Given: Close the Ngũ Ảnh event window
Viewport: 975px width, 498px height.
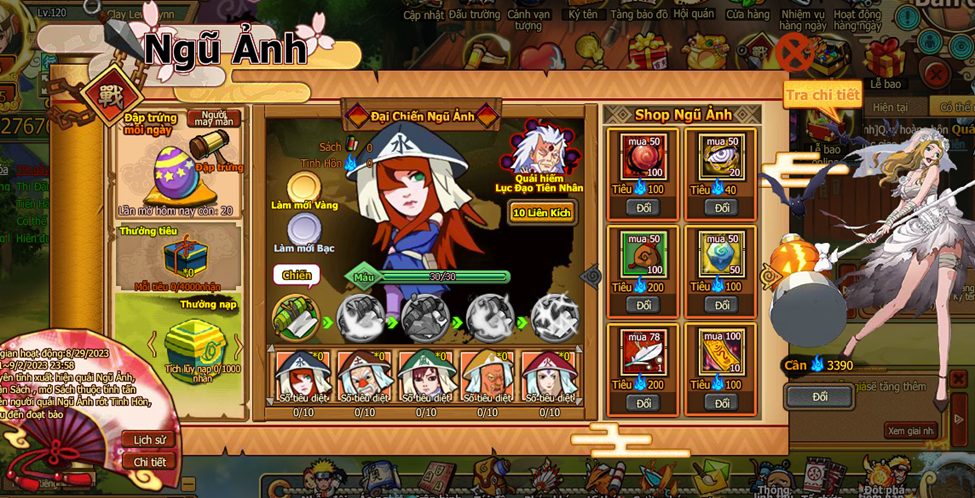Looking at the screenshot, I should click(796, 50).
